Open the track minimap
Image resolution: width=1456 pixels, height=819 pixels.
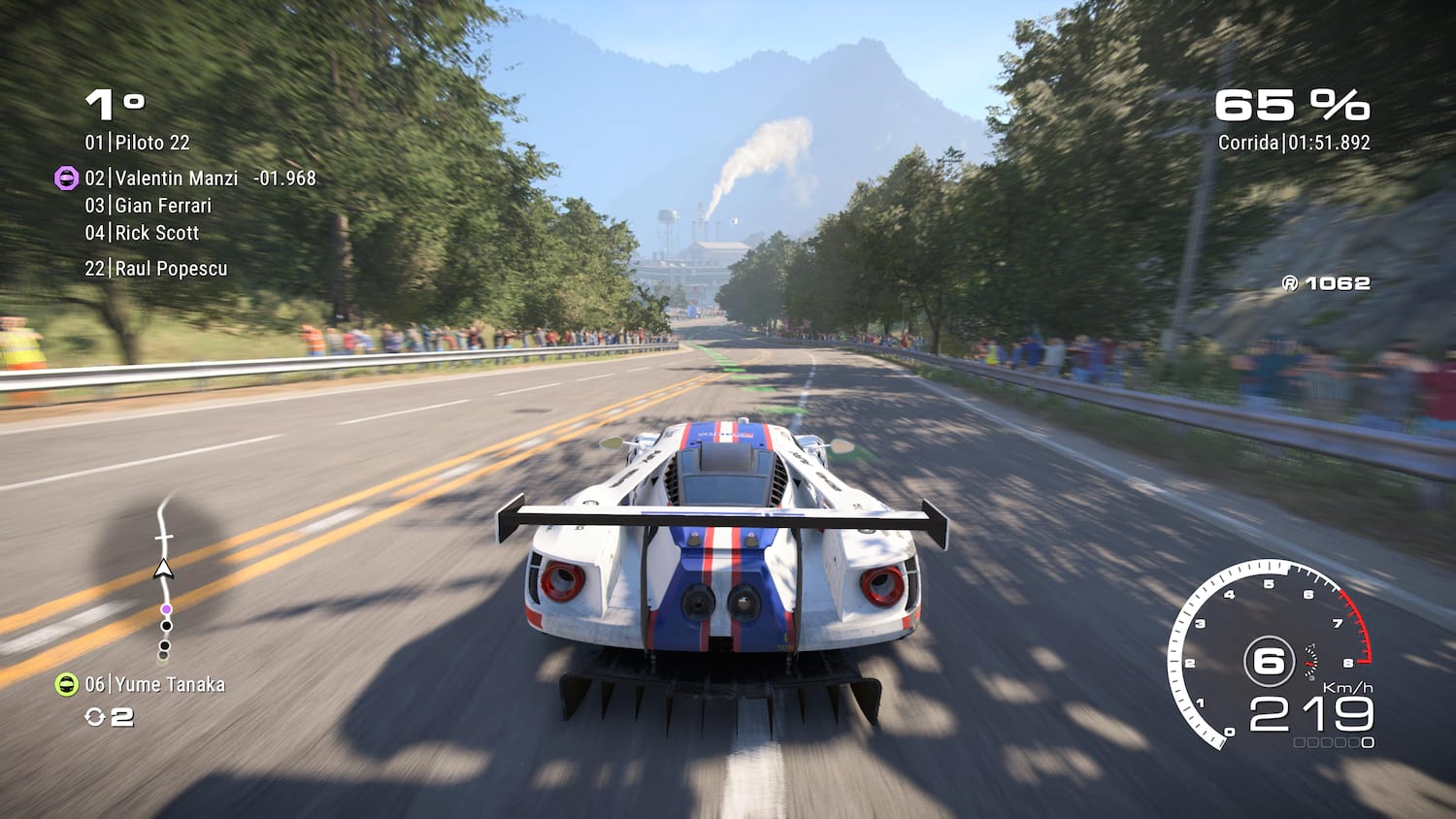click(165, 577)
